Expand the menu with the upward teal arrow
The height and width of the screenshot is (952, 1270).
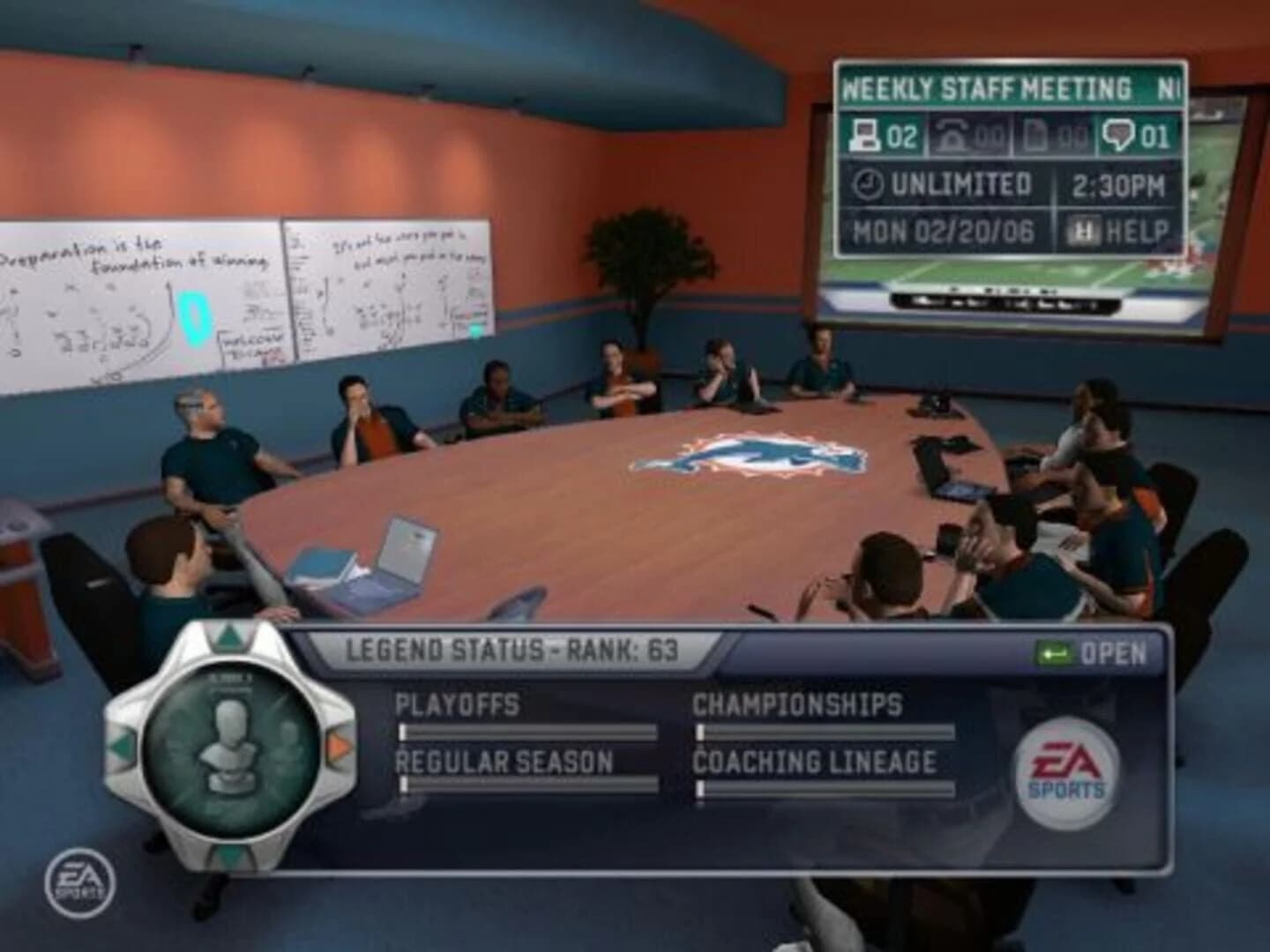pos(228,636)
